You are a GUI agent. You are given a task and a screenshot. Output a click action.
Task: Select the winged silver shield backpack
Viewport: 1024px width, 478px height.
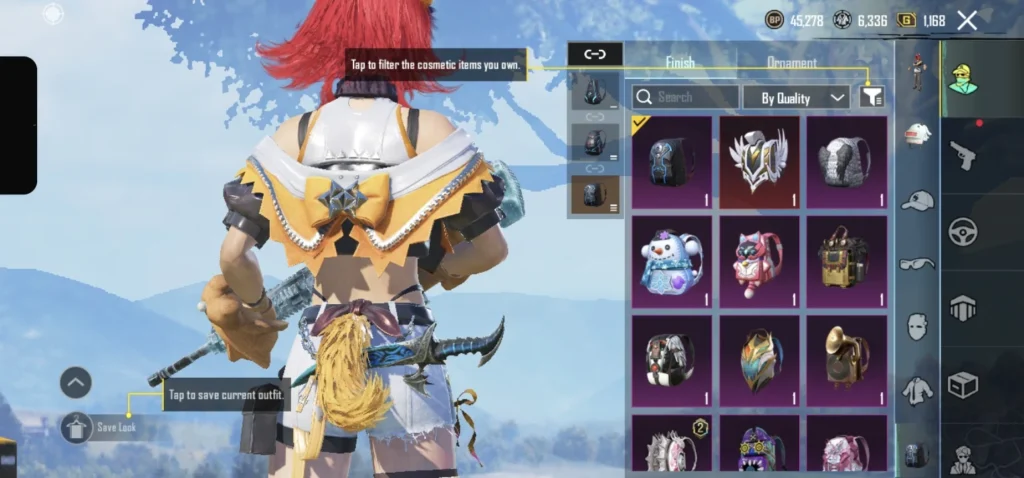759,162
